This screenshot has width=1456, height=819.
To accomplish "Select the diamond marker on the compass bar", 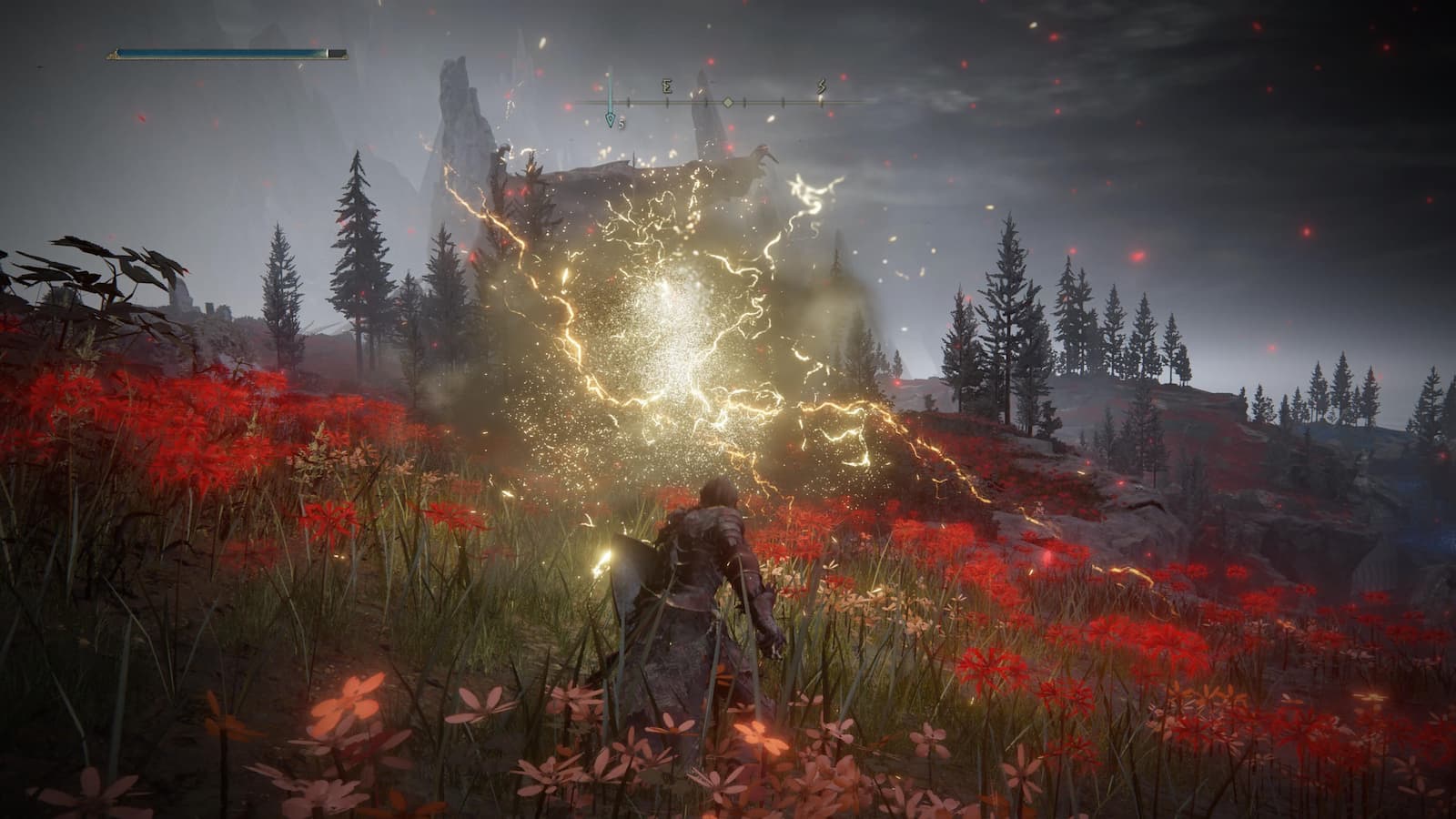I will 728,103.
